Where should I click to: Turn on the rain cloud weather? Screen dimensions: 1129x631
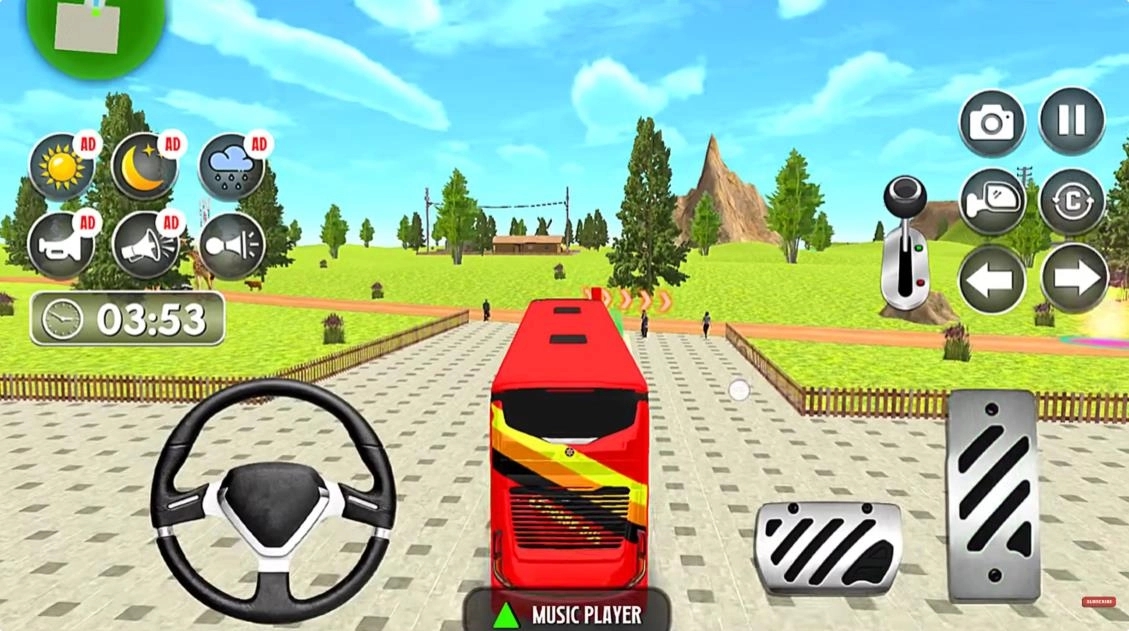231,167
